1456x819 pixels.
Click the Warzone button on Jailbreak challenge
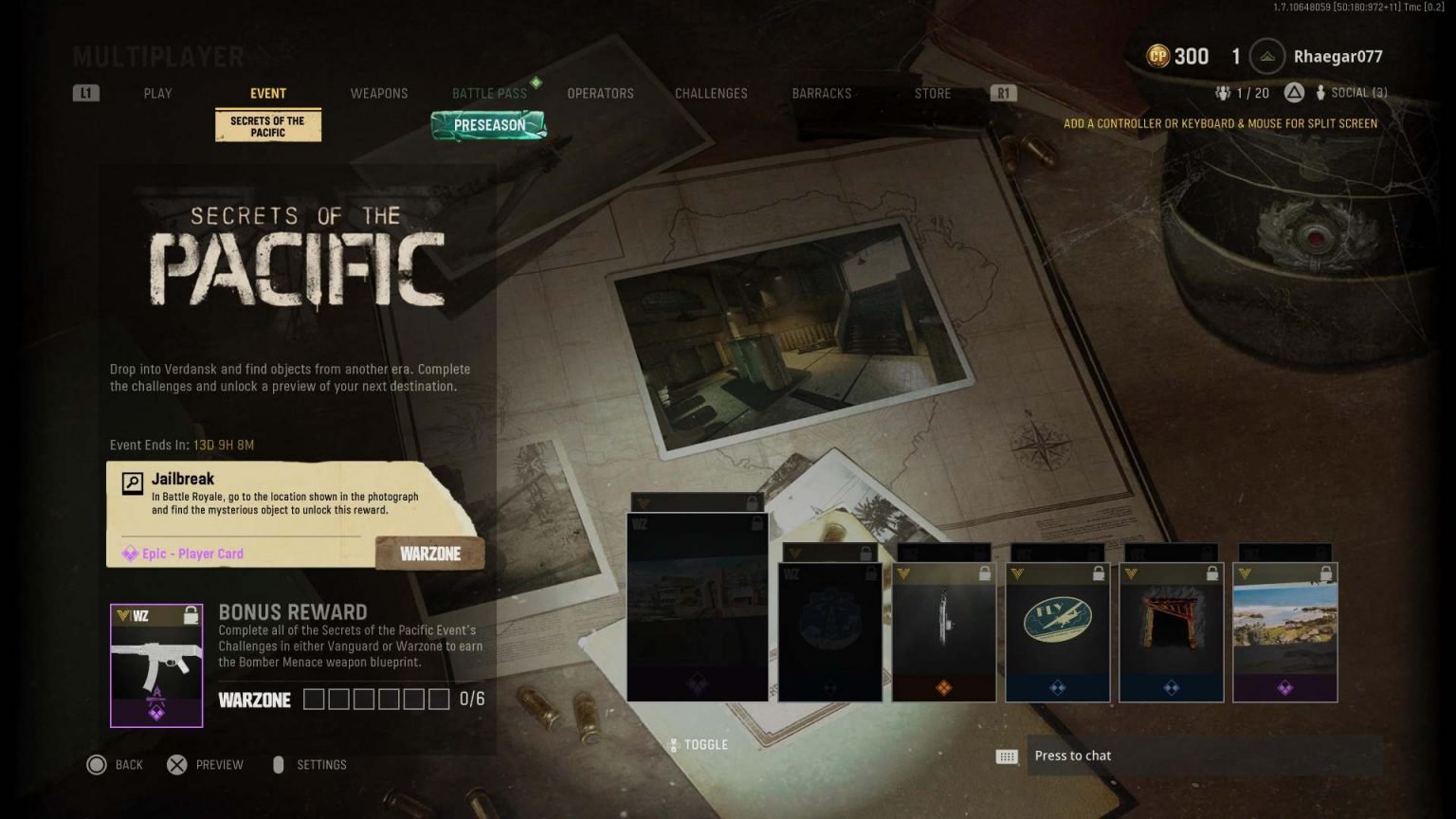coord(430,554)
